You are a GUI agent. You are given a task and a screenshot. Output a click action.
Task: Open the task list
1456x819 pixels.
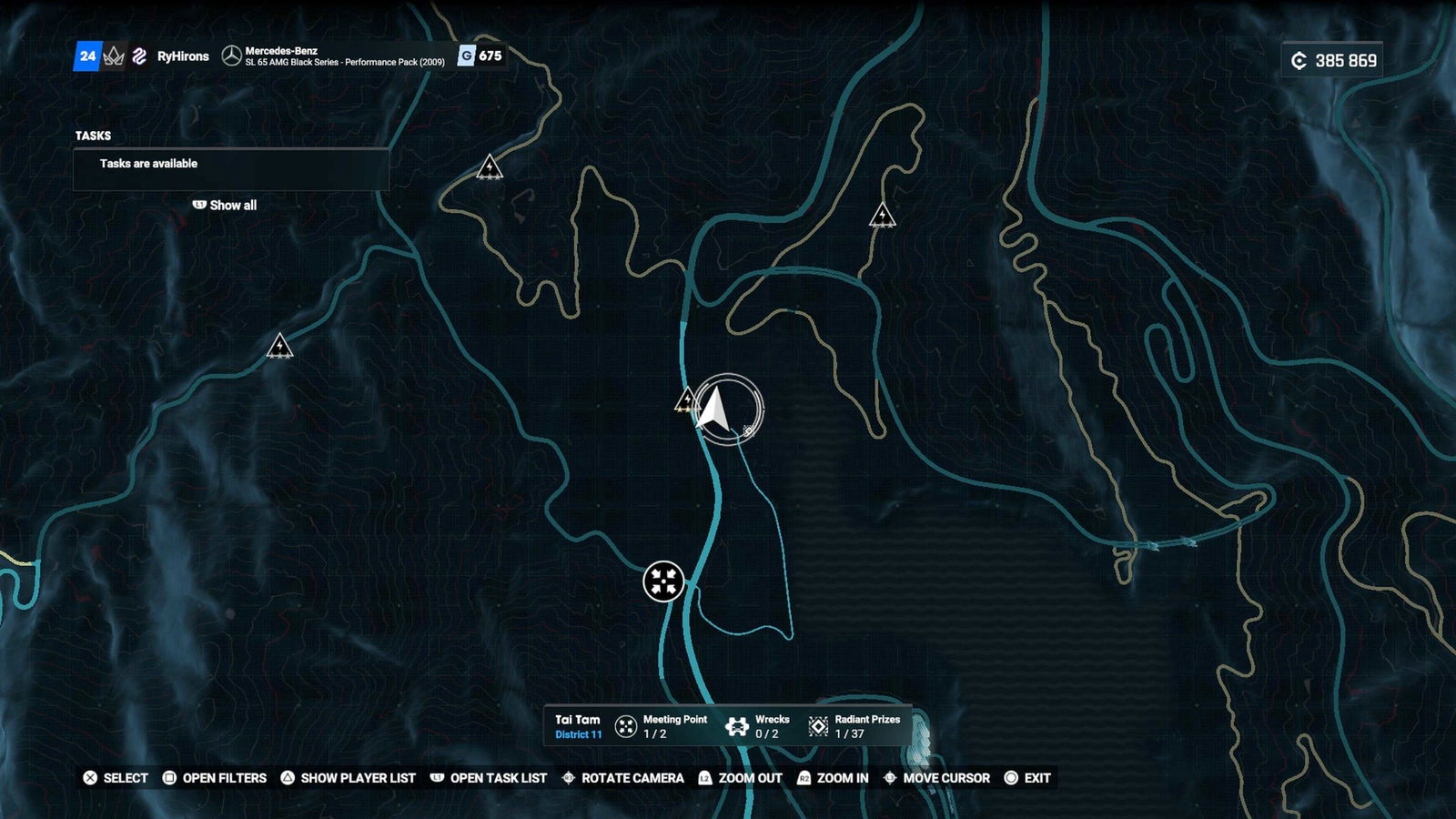click(x=489, y=778)
